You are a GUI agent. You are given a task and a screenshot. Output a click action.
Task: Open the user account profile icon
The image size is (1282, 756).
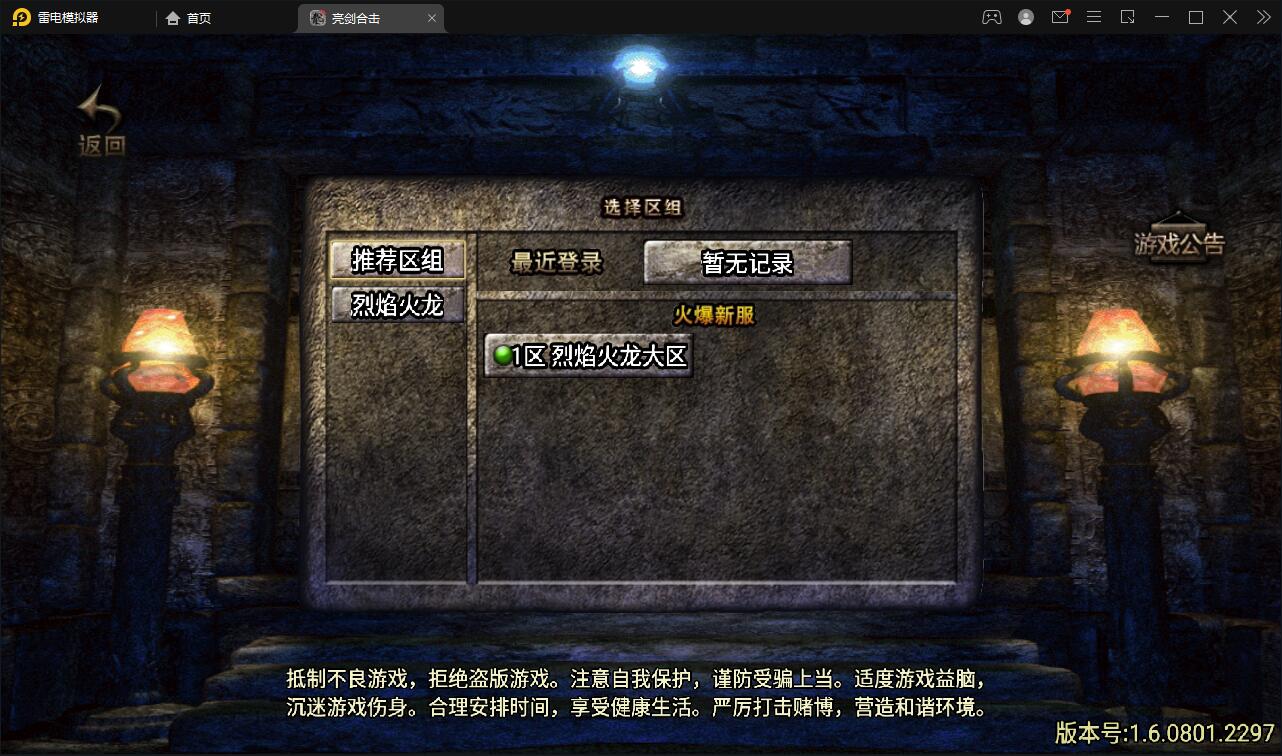coord(1025,17)
